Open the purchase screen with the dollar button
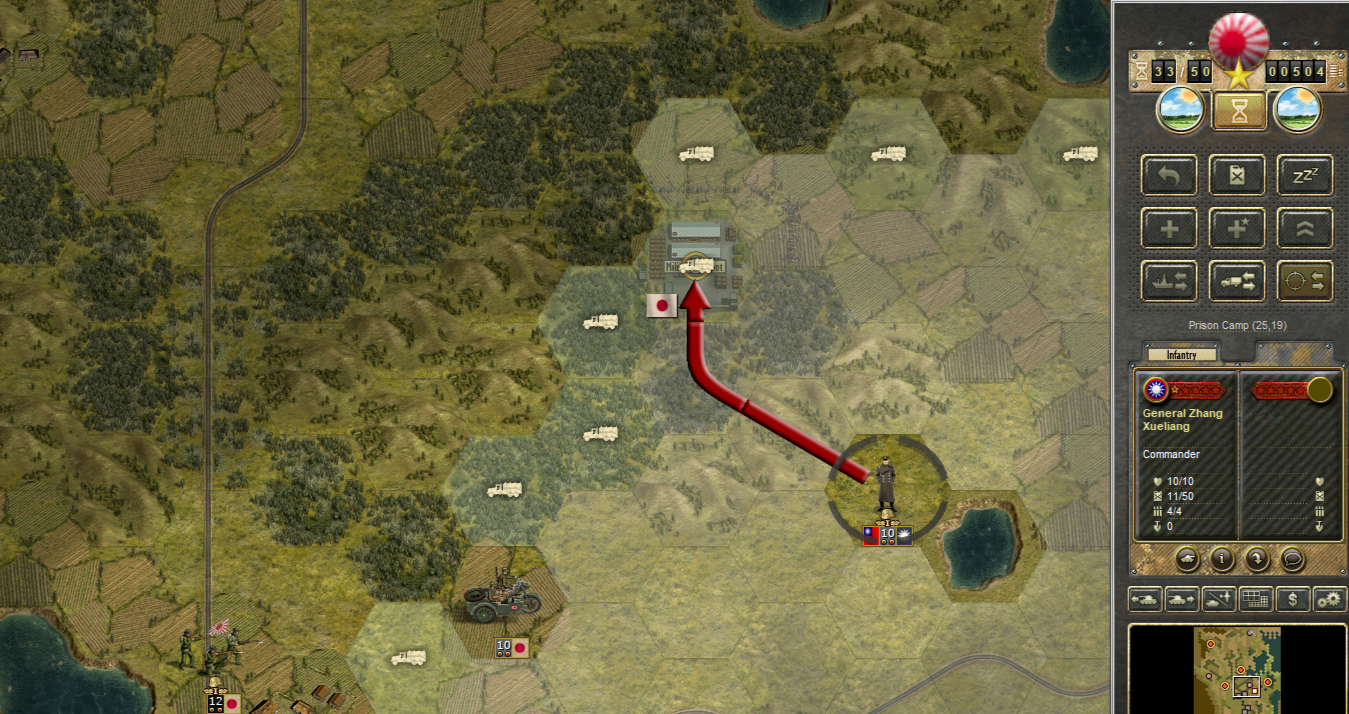Screen dimensions: 1349x714 (1293, 599)
